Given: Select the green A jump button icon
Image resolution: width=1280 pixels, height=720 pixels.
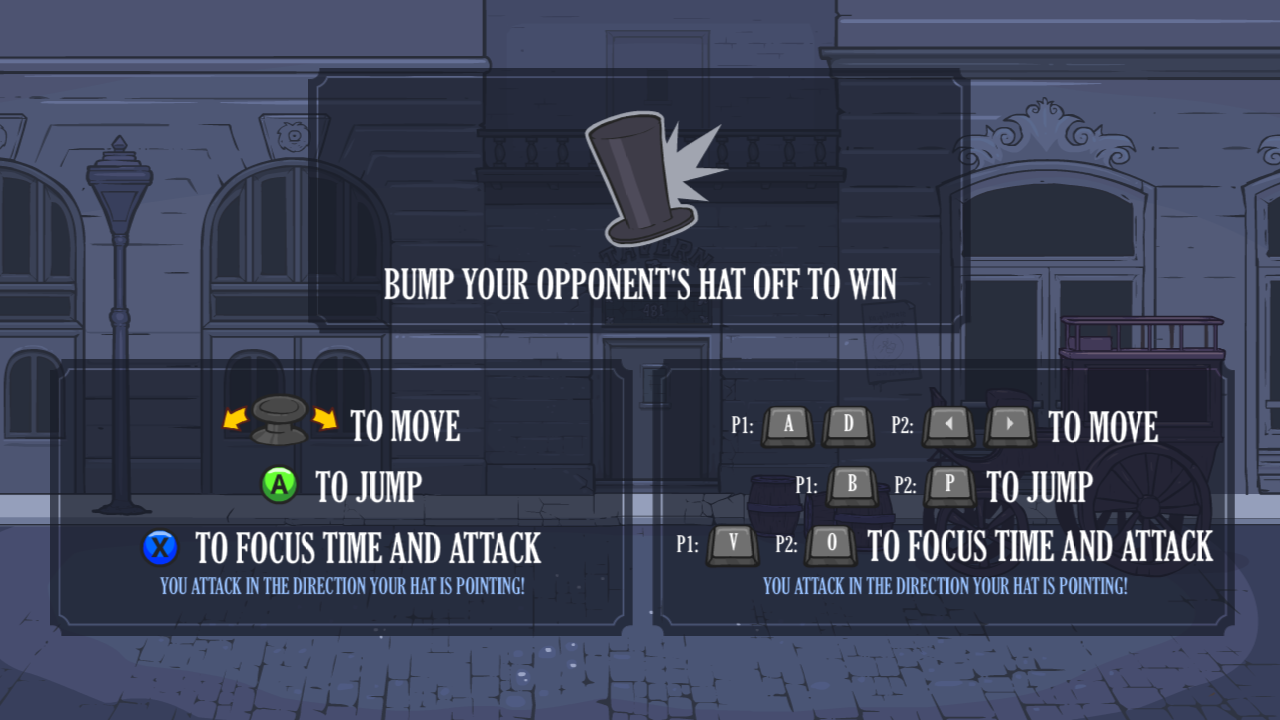Looking at the screenshot, I should pos(279,486).
